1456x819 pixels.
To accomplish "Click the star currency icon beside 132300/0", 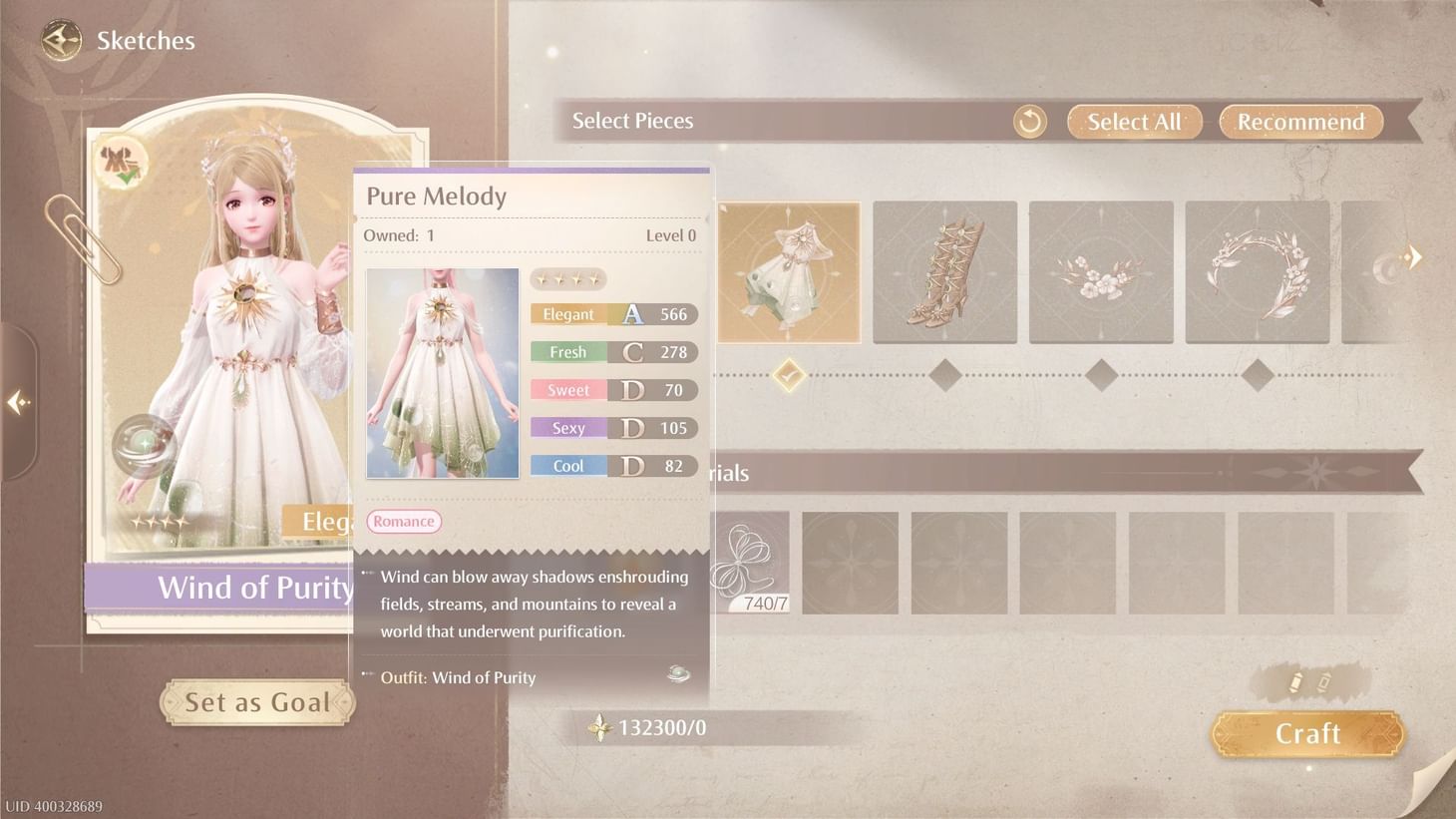I will [x=599, y=728].
